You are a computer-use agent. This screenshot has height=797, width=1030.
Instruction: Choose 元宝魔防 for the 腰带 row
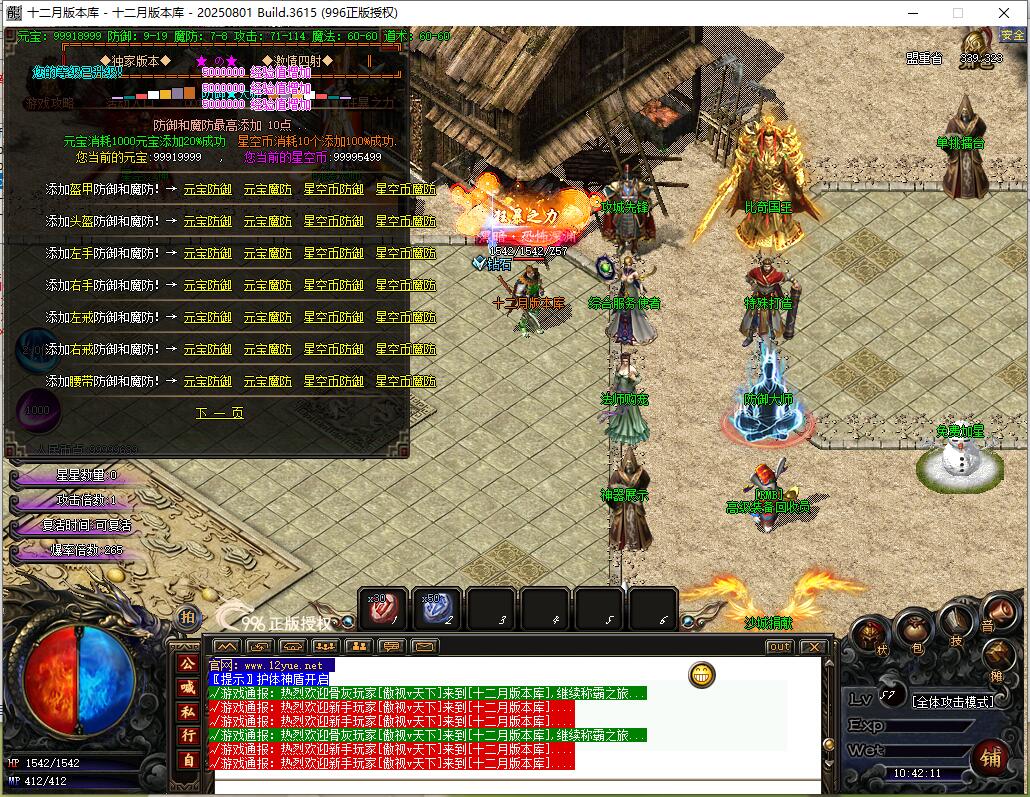click(x=267, y=381)
